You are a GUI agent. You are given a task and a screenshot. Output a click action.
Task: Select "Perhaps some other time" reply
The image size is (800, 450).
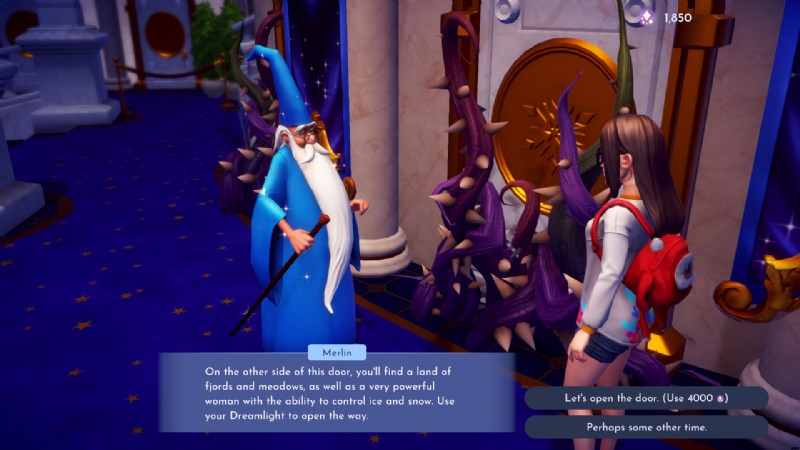(x=645, y=427)
